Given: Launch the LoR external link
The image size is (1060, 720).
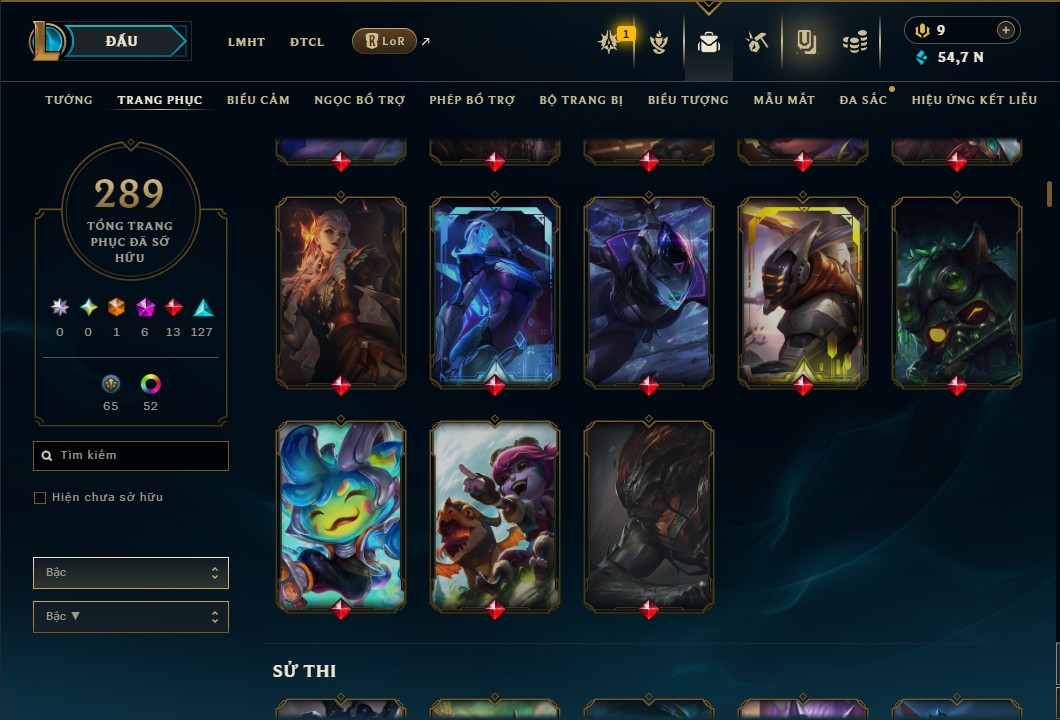Looking at the screenshot, I should click(384, 41).
